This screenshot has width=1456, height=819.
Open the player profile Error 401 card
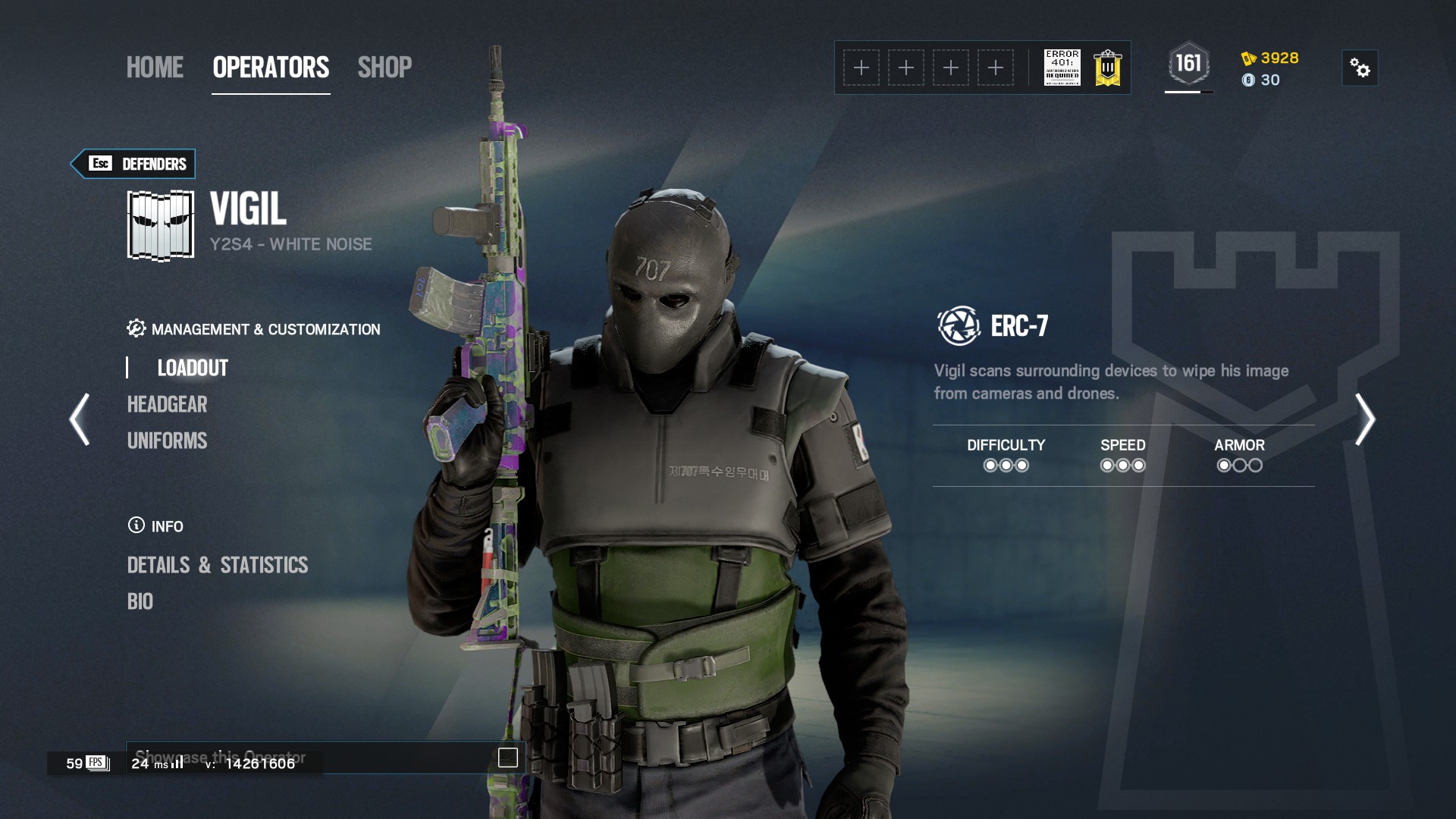[1062, 67]
